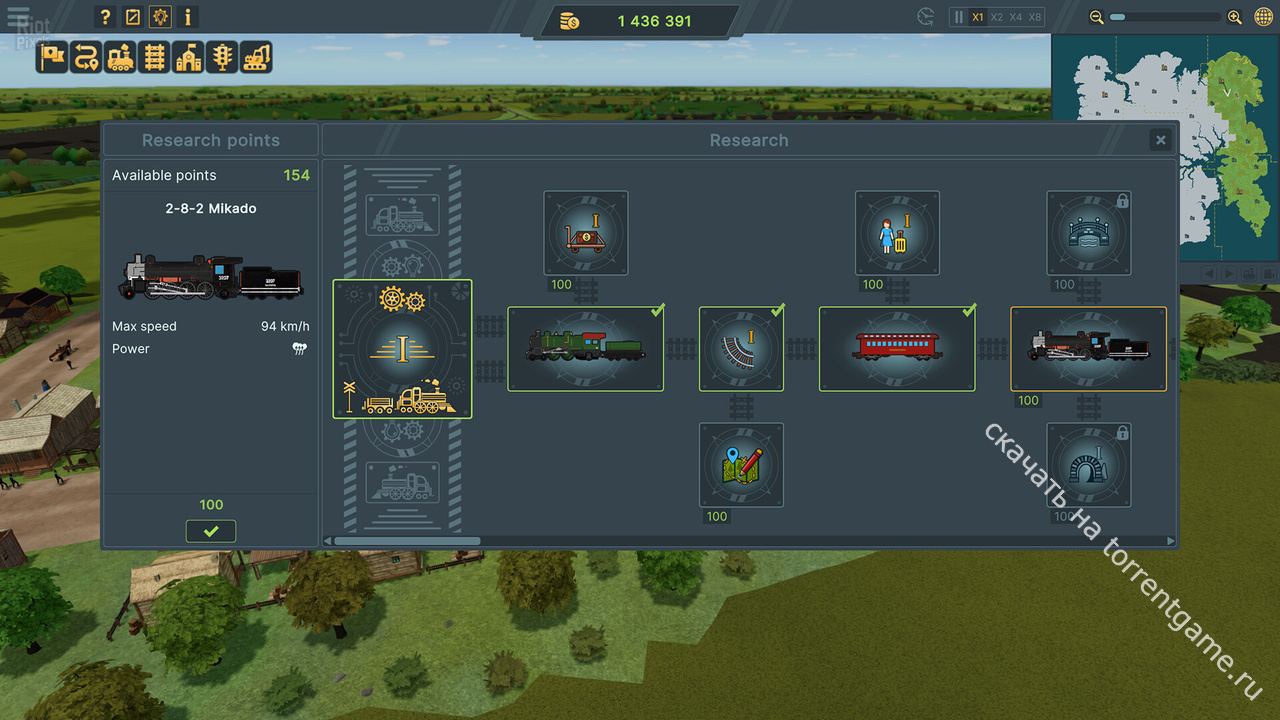Screen dimensions: 1280x720
Task: Open the railway track building tool
Action: [x=154, y=57]
